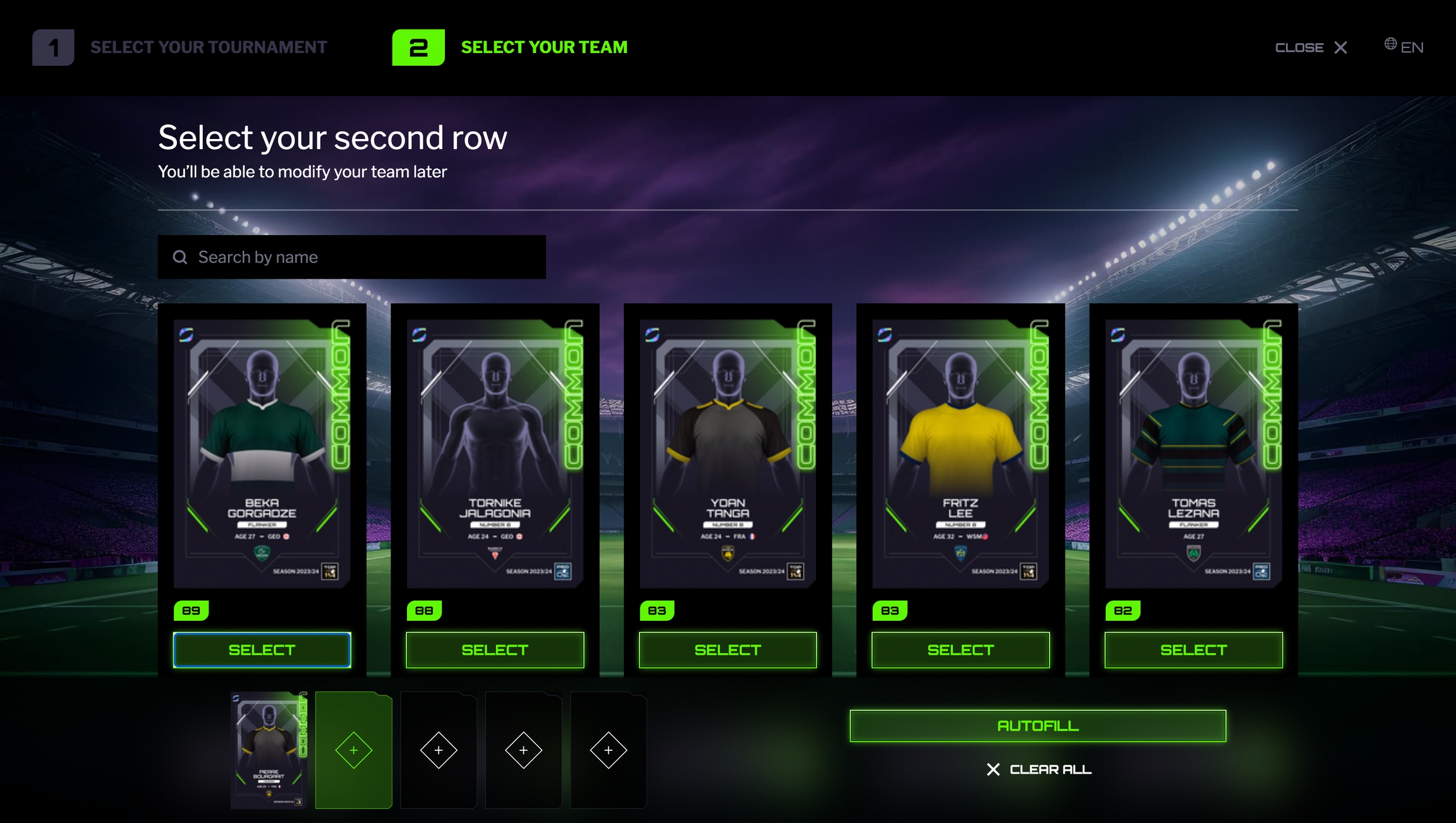Choose Tornike Jalagonia with Select button
This screenshot has height=823, width=1456.
(495, 650)
